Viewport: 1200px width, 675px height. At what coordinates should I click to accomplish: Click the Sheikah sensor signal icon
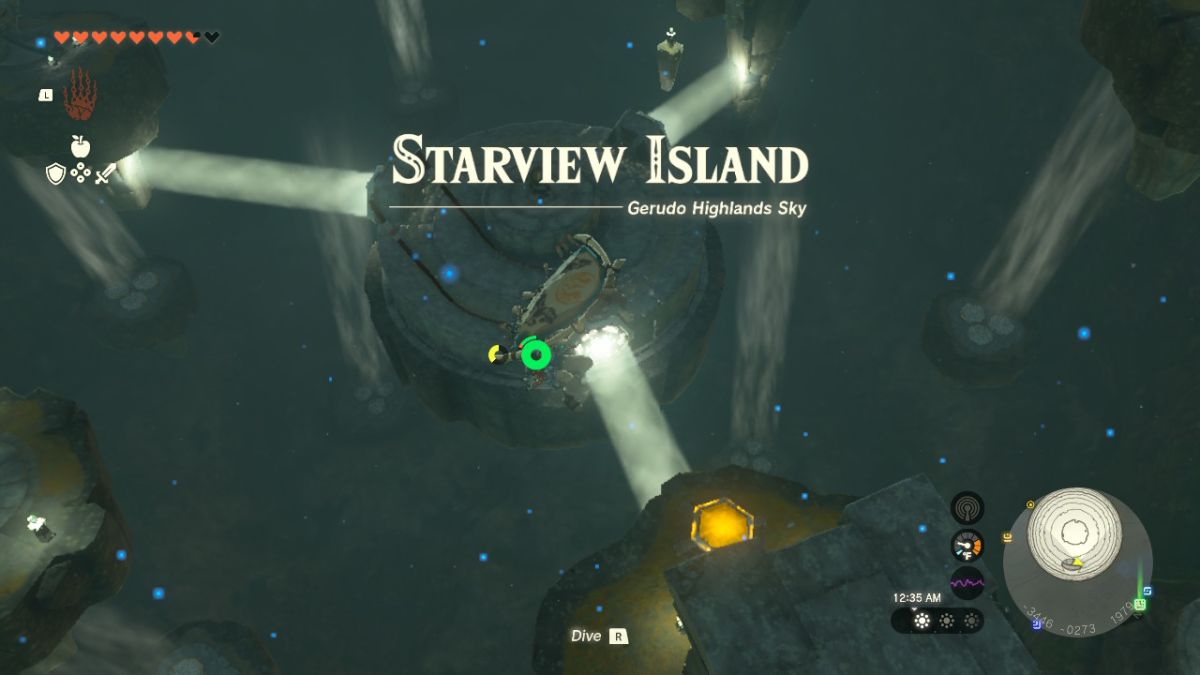[967, 508]
